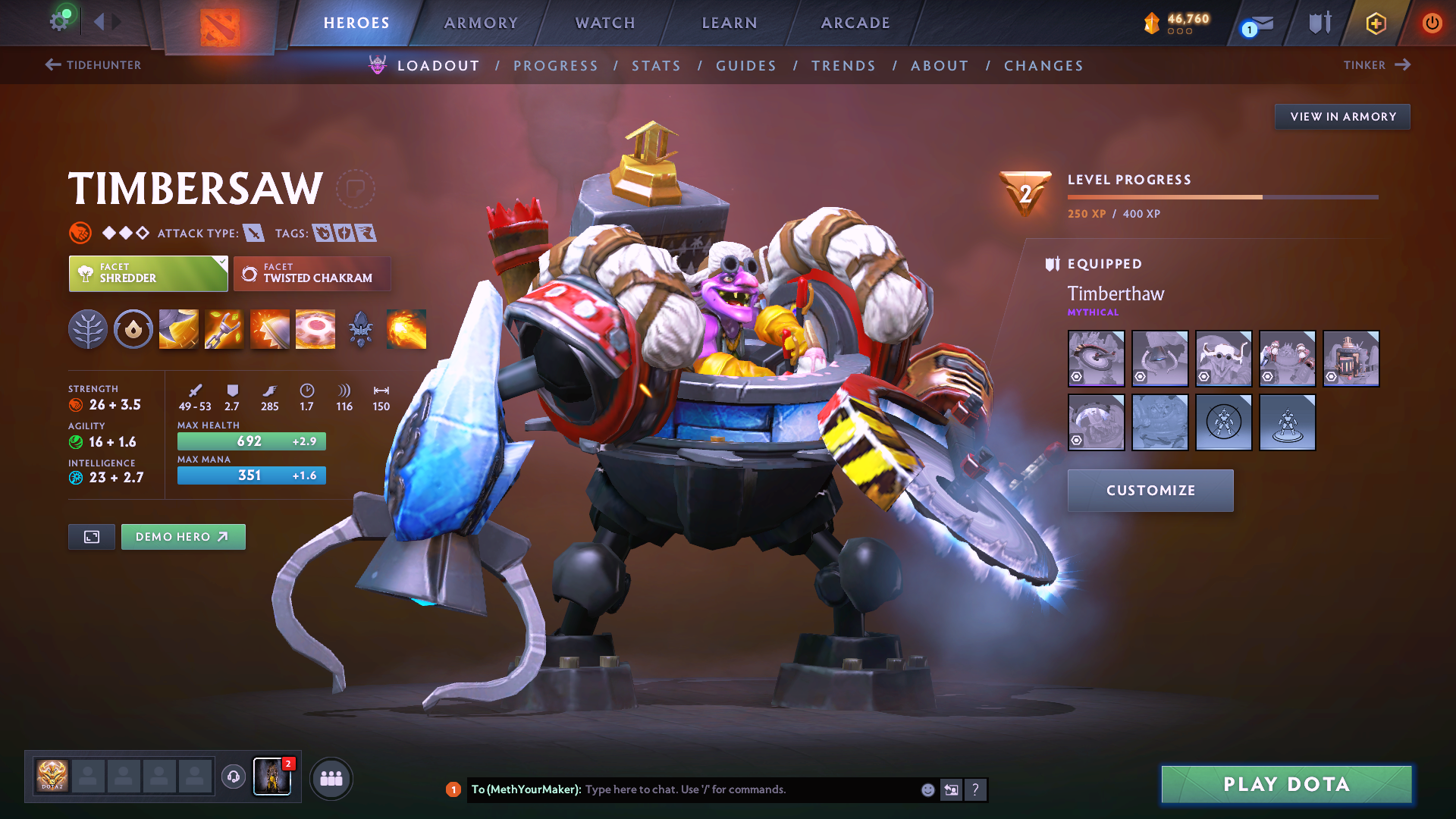
Task: Go to next hero Tinker
Action: [x=1376, y=65]
